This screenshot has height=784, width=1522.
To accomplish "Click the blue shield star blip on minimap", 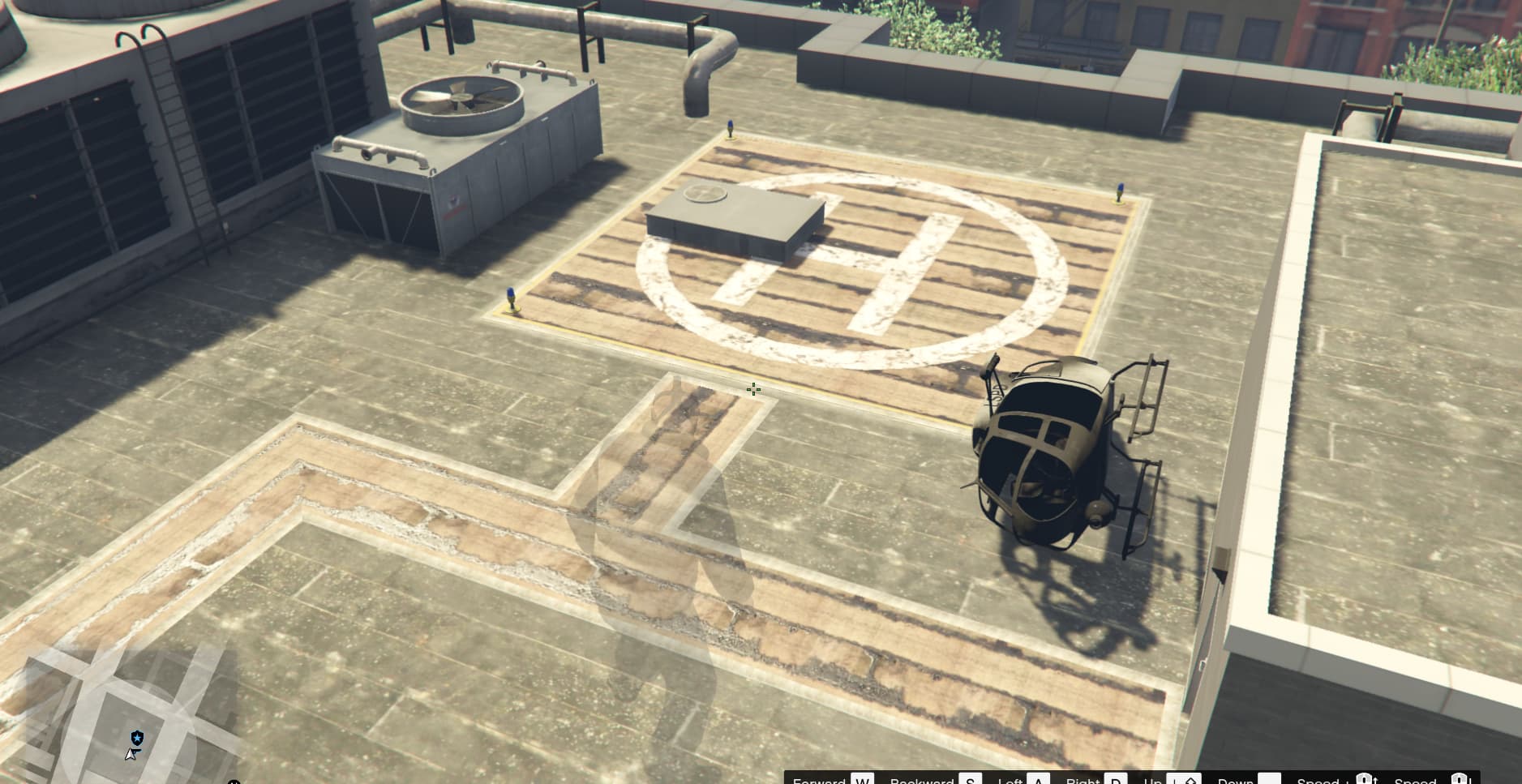I will click(137, 737).
